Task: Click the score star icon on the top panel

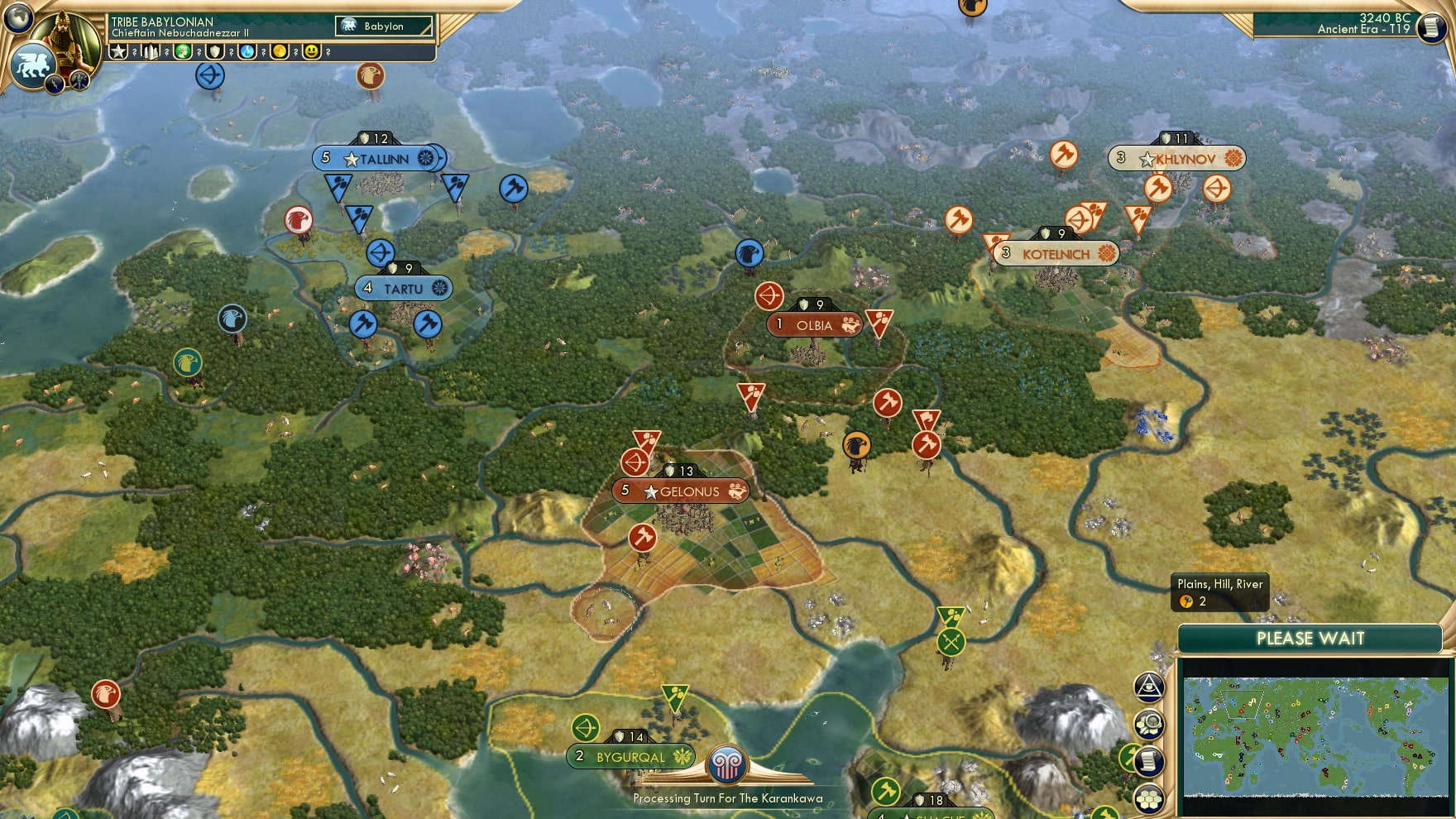Action: 118,52
